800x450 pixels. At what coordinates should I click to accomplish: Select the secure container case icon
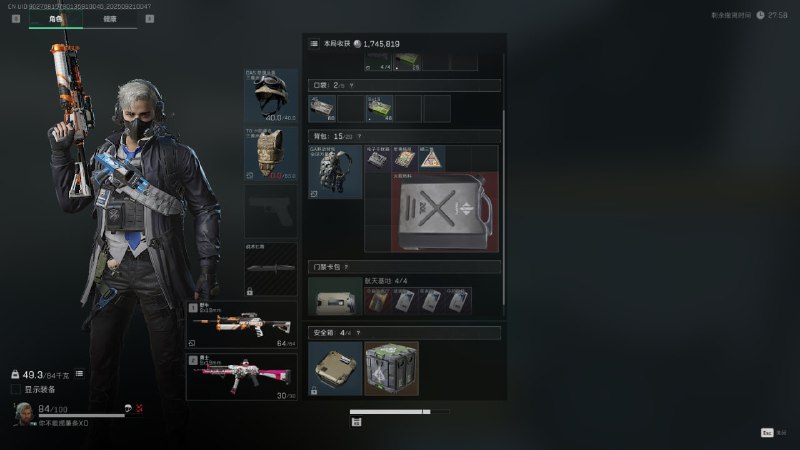click(x=335, y=368)
